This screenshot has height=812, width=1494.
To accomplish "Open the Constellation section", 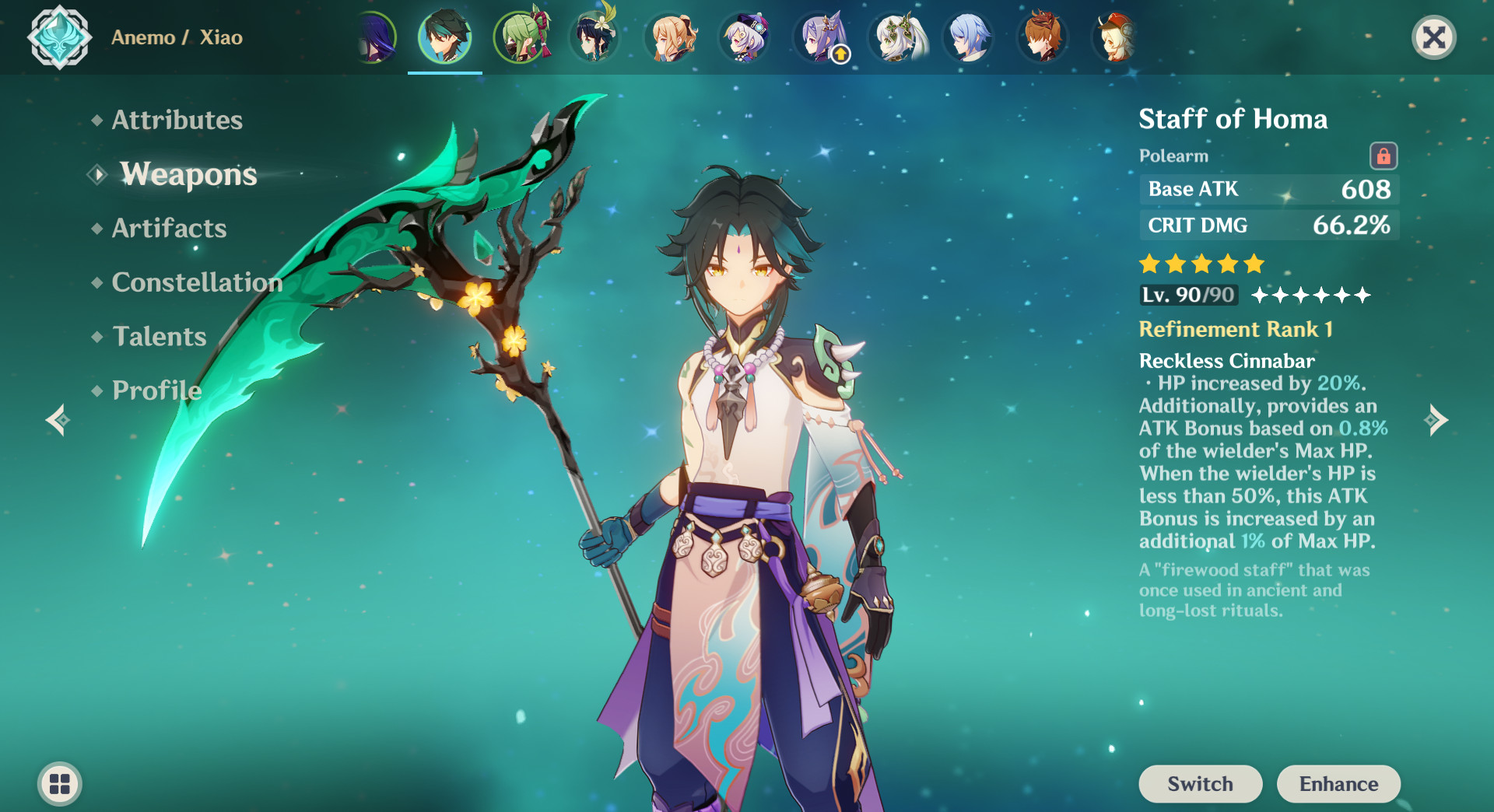I will [197, 282].
